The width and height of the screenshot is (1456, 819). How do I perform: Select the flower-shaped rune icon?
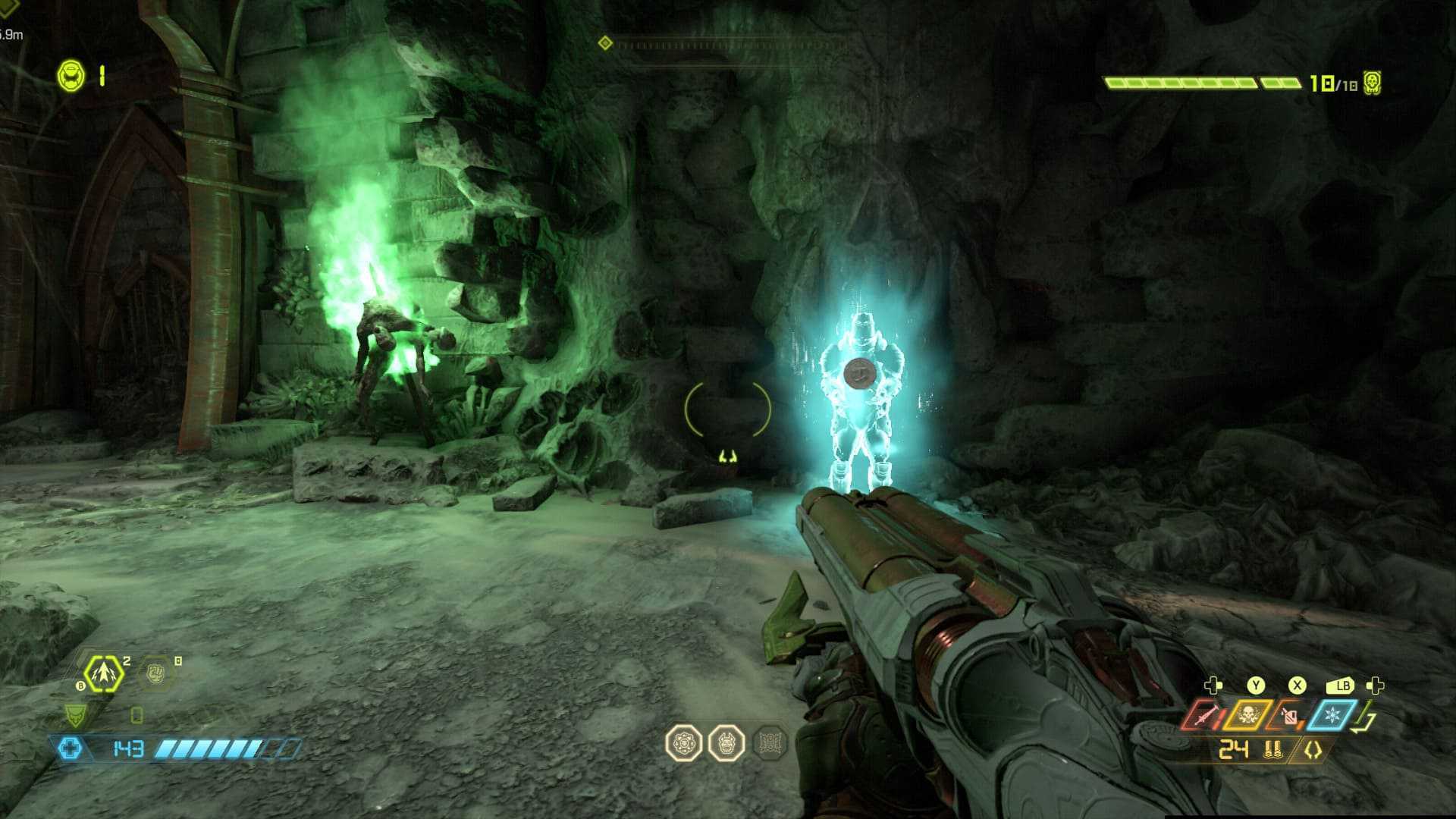tap(683, 743)
